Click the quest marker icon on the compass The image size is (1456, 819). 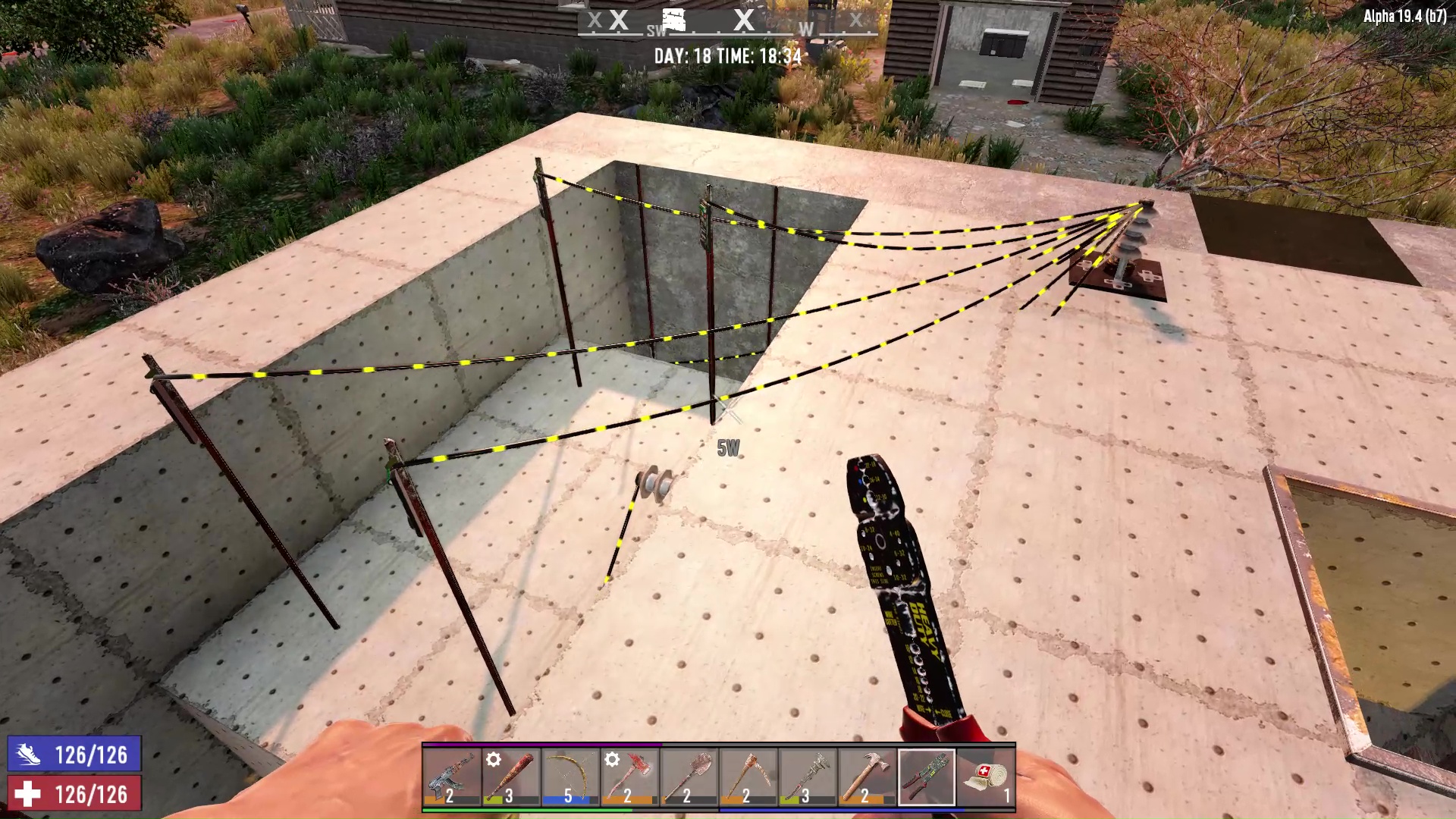coord(673,20)
